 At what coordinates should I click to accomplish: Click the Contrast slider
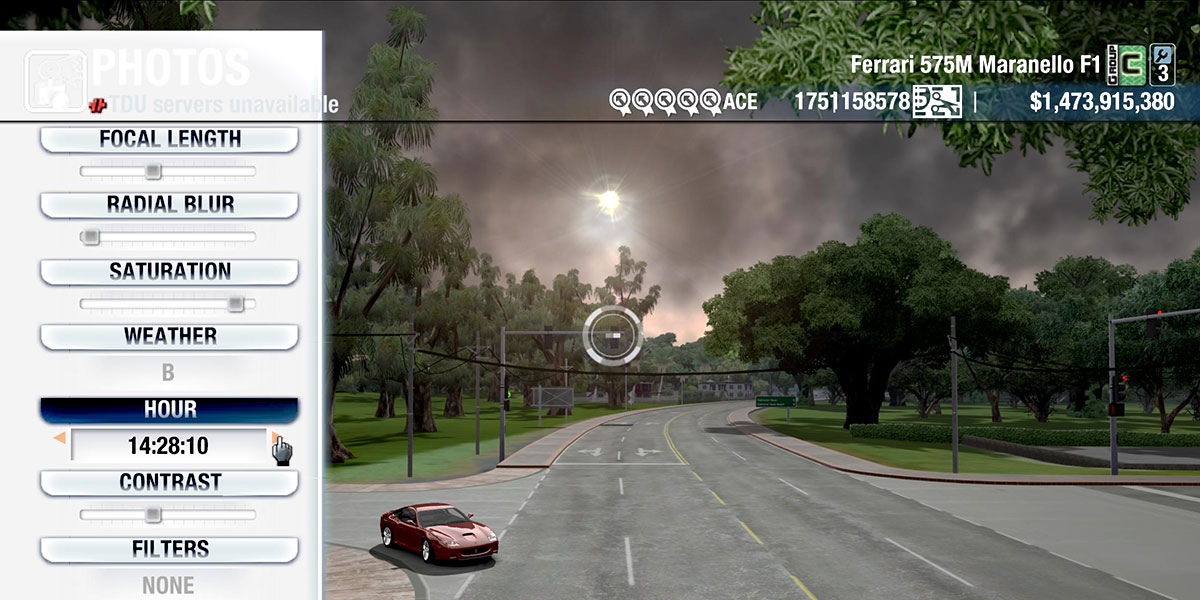pyautogui.click(x=168, y=515)
